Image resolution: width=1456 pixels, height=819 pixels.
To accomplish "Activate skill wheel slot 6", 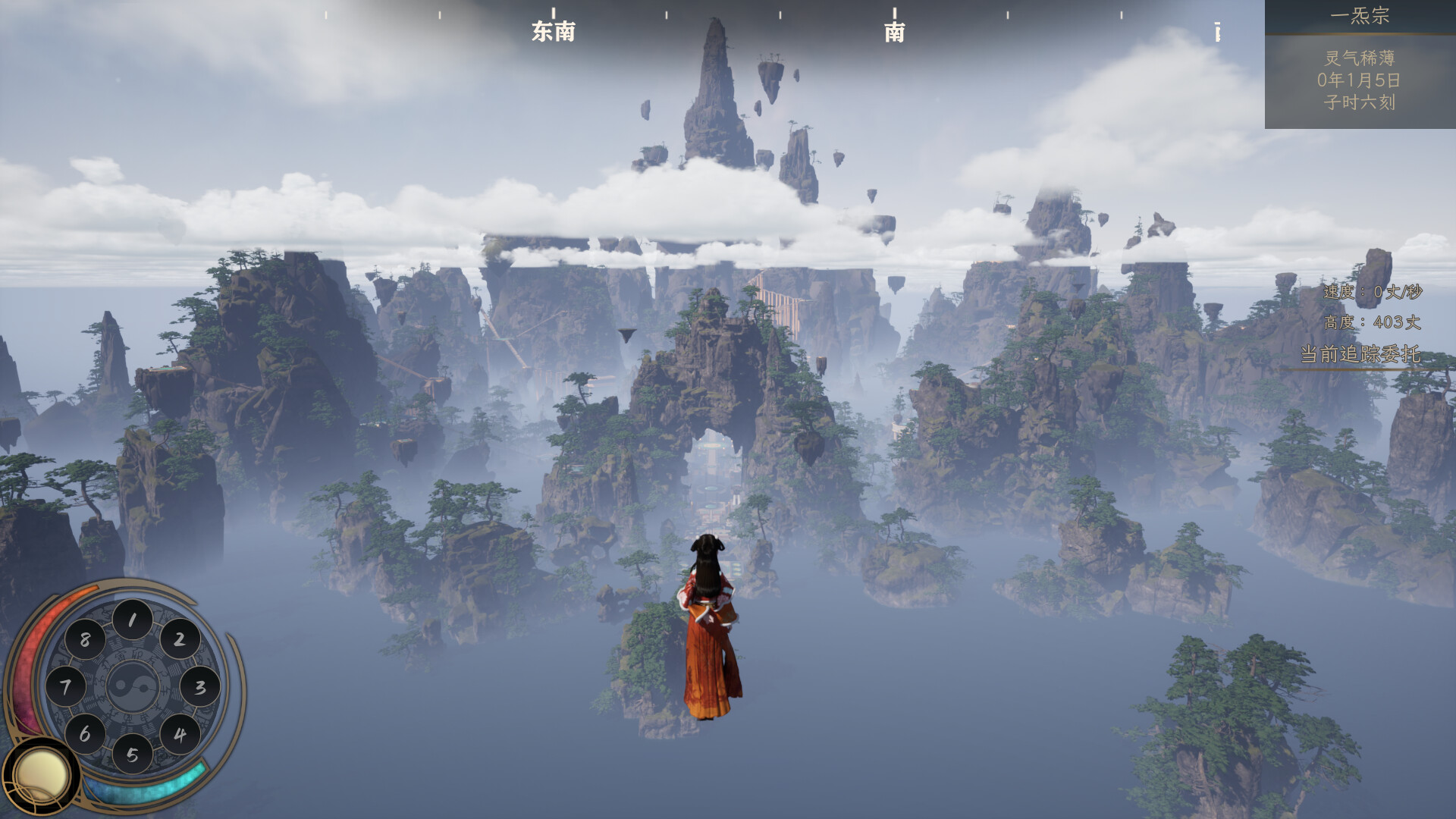I will pos(85,734).
